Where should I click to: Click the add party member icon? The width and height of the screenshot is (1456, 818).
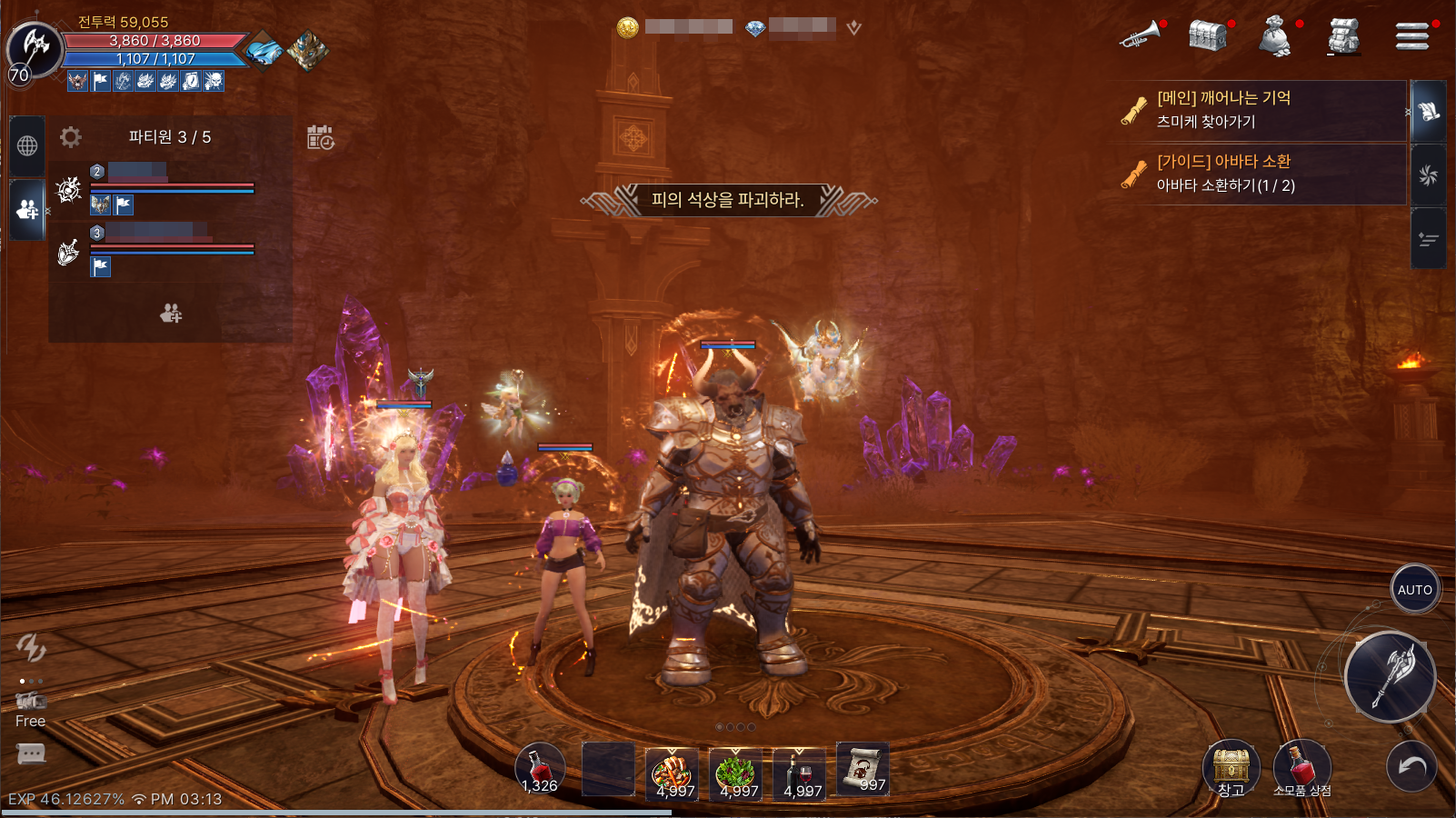(x=171, y=314)
